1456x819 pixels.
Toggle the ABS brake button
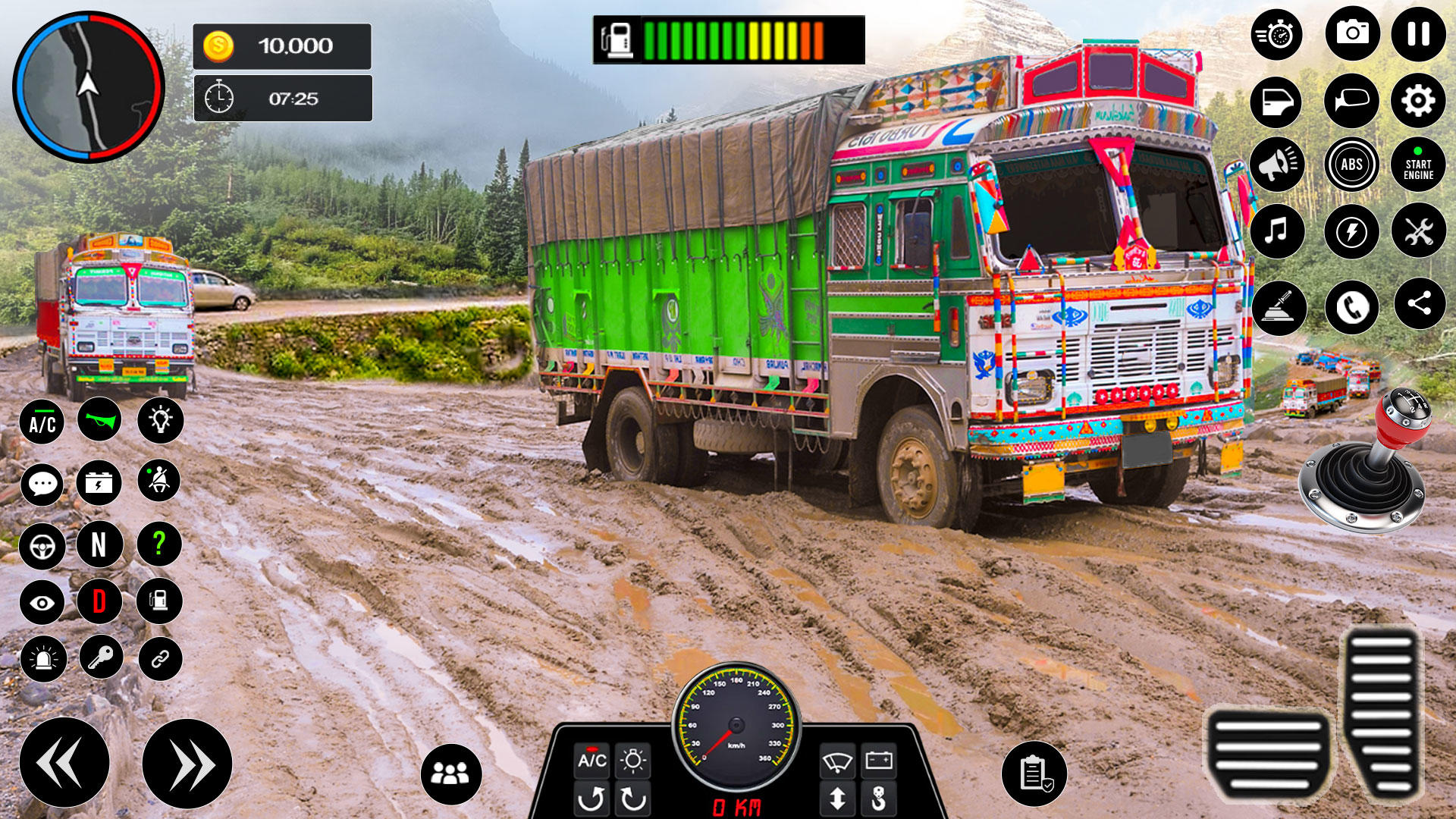[x=1351, y=165]
